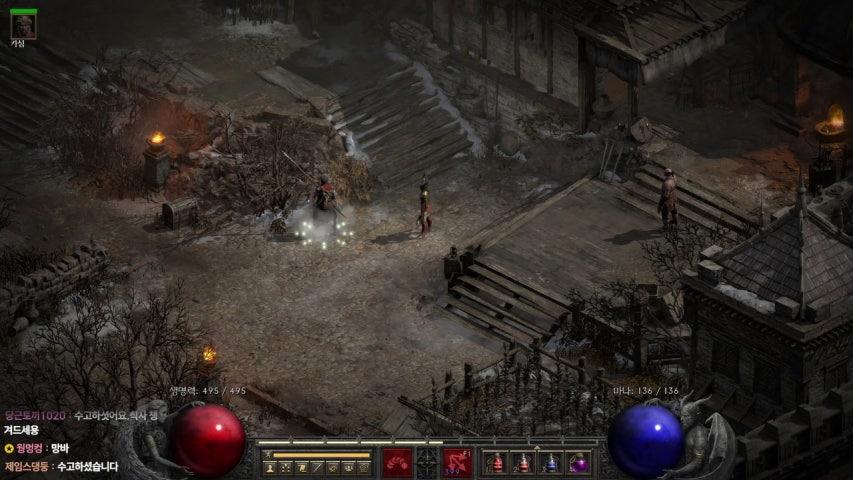The image size is (853, 480).
Task: Select the mercenary portrait
Action: click(23, 27)
